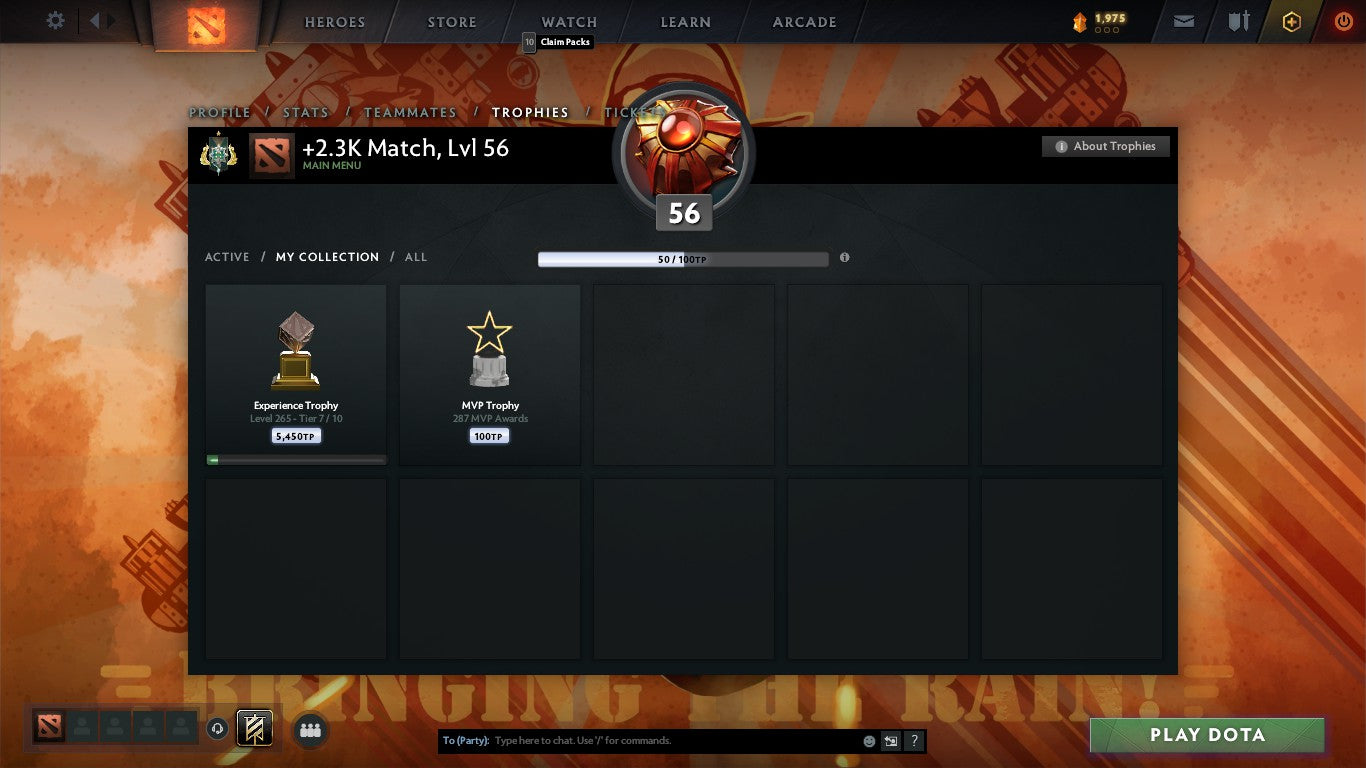The height and width of the screenshot is (768, 1366).
Task: Switch to the ACTIVE trophies tab
Action: point(226,257)
